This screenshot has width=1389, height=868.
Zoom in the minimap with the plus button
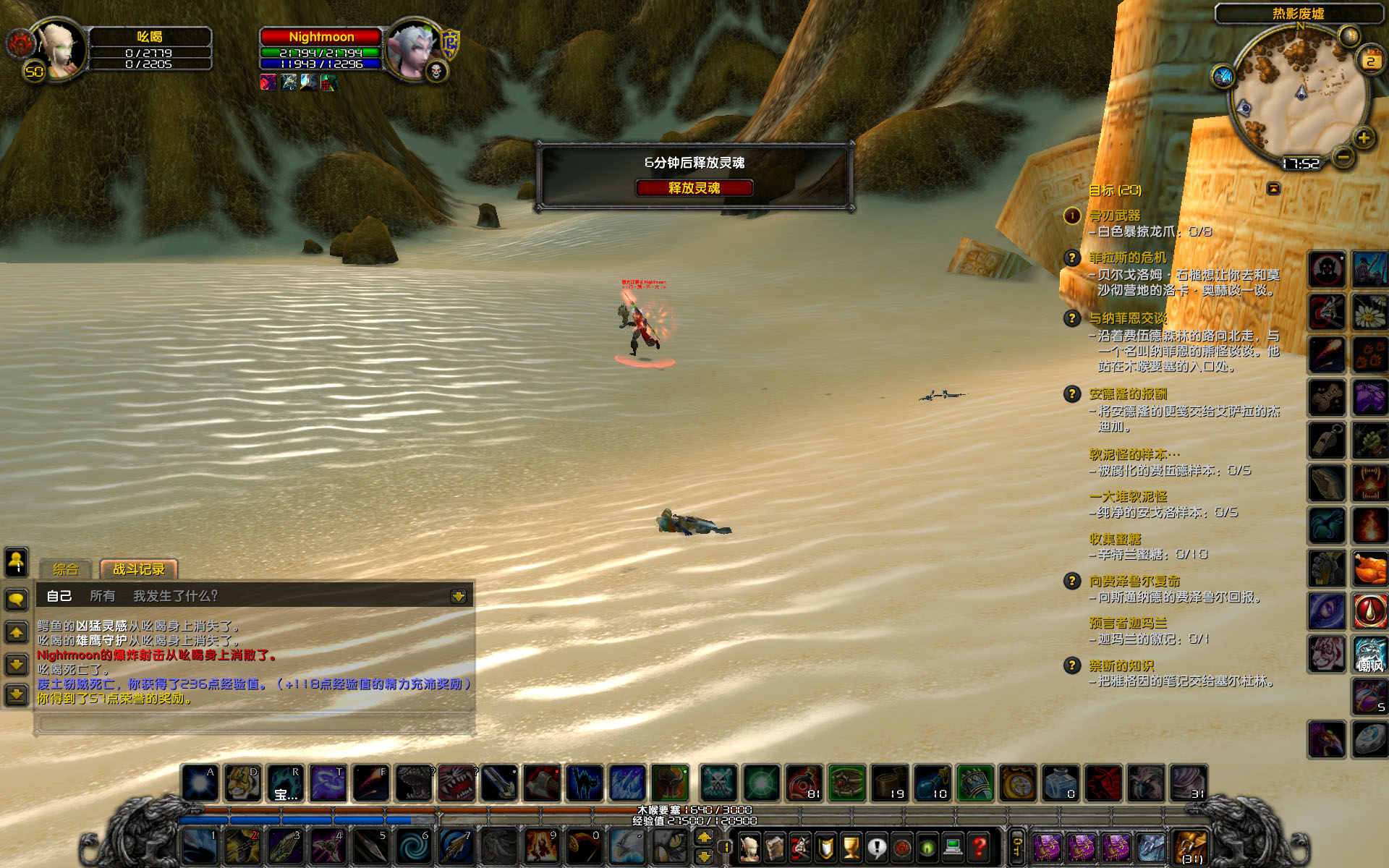pyautogui.click(x=1364, y=137)
